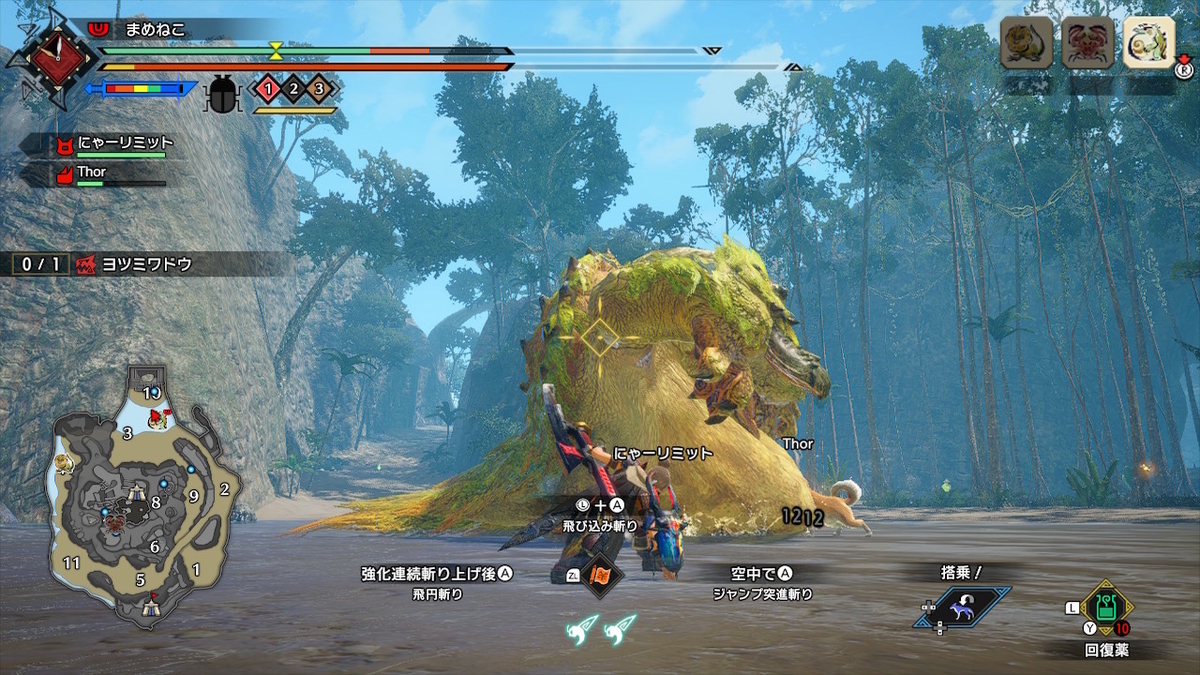Viewport: 1200px width, 675px height.
Task: Select the highlighted Tetranadon target icon
Action: click(1147, 42)
